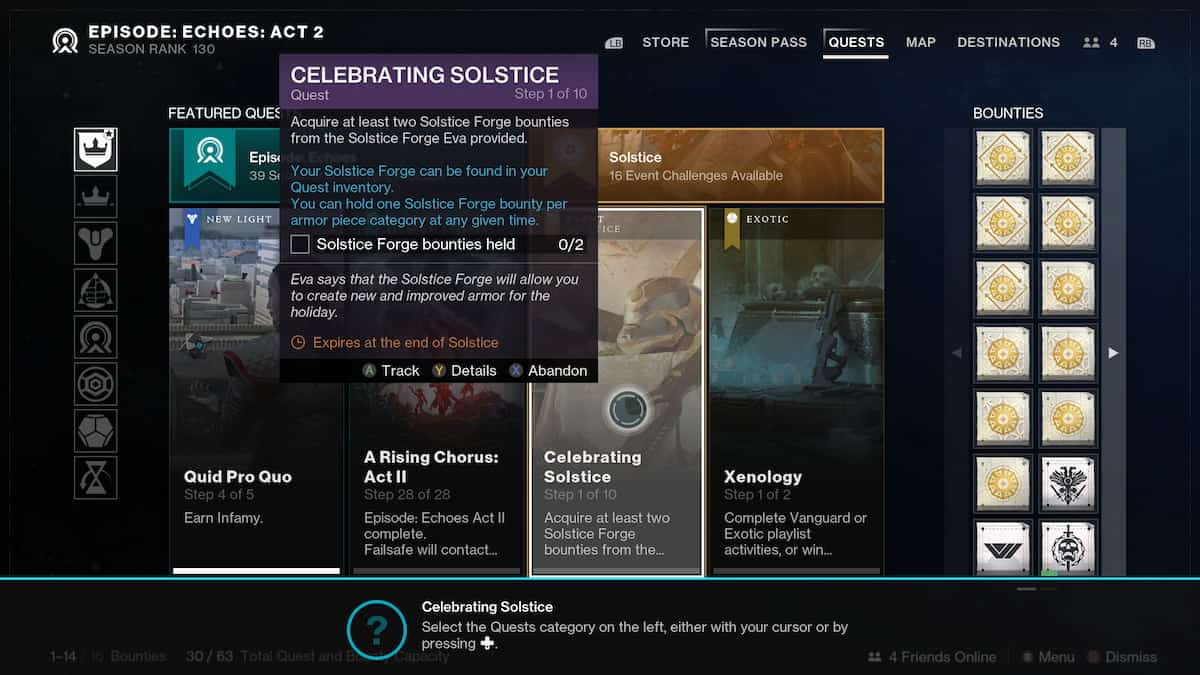Select the Vanguard emblem bounty
The width and height of the screenshot is (1200, 675).
(1003, 548)
